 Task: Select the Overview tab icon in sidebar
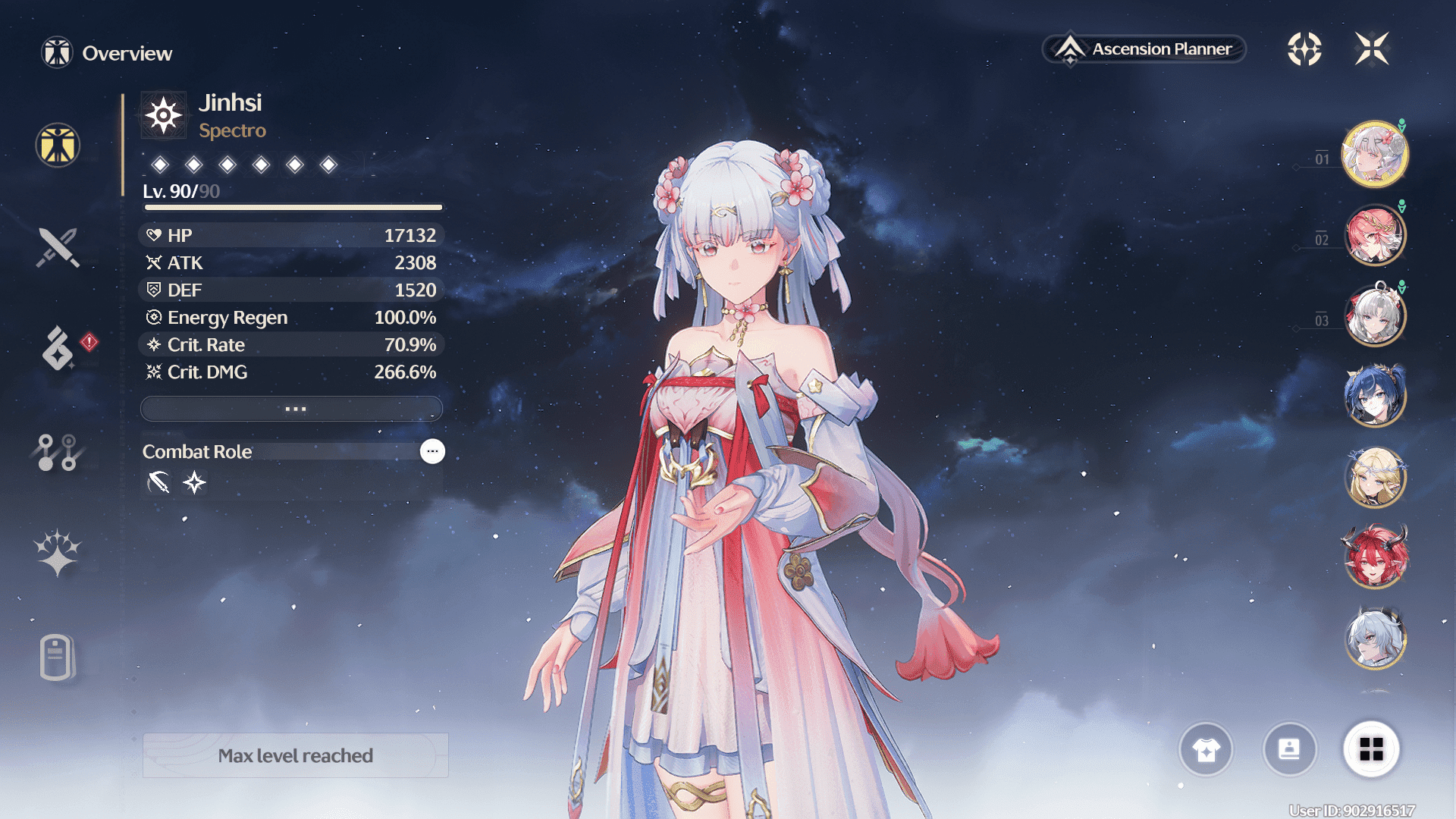58,145
